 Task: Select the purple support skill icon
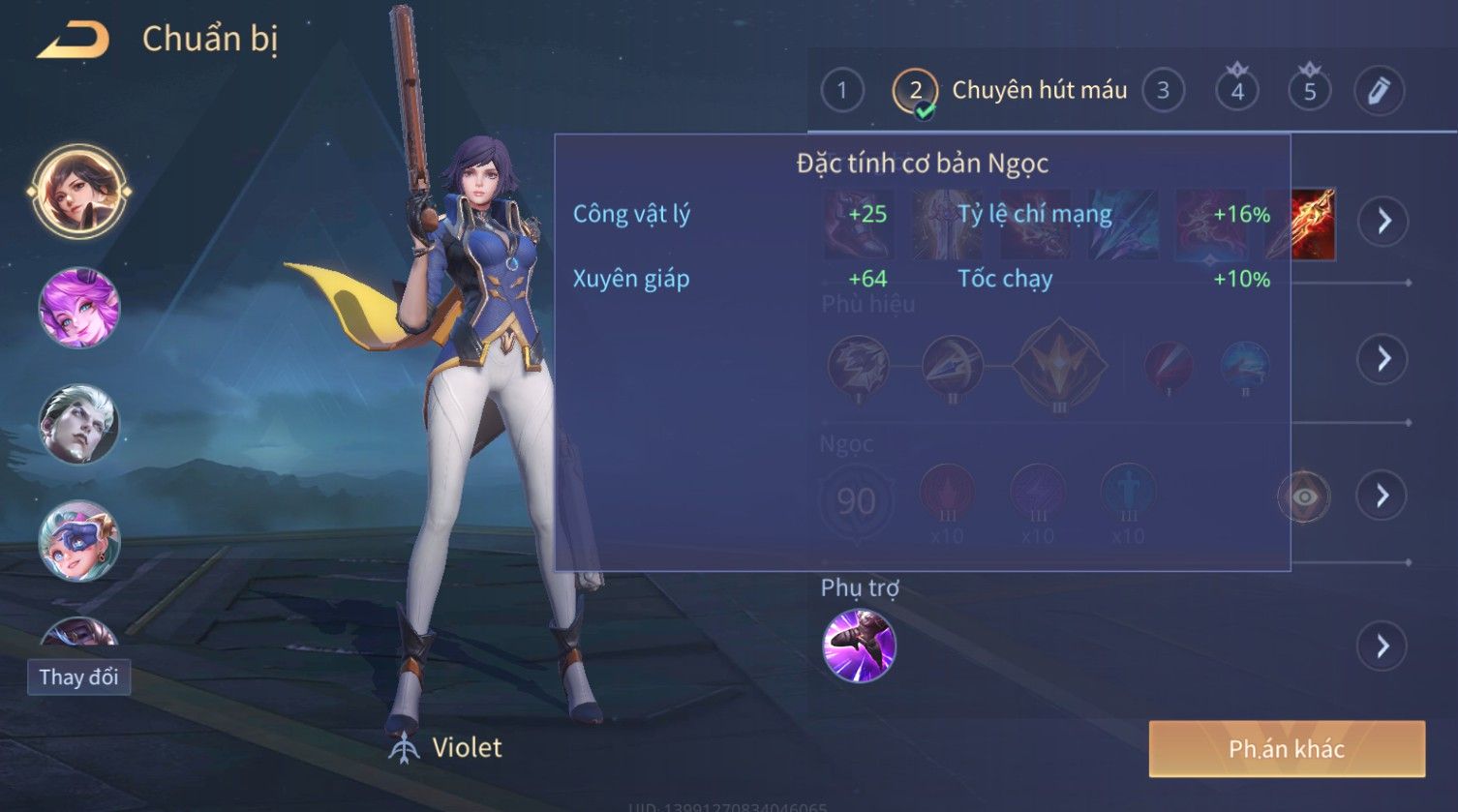(859, 646)
